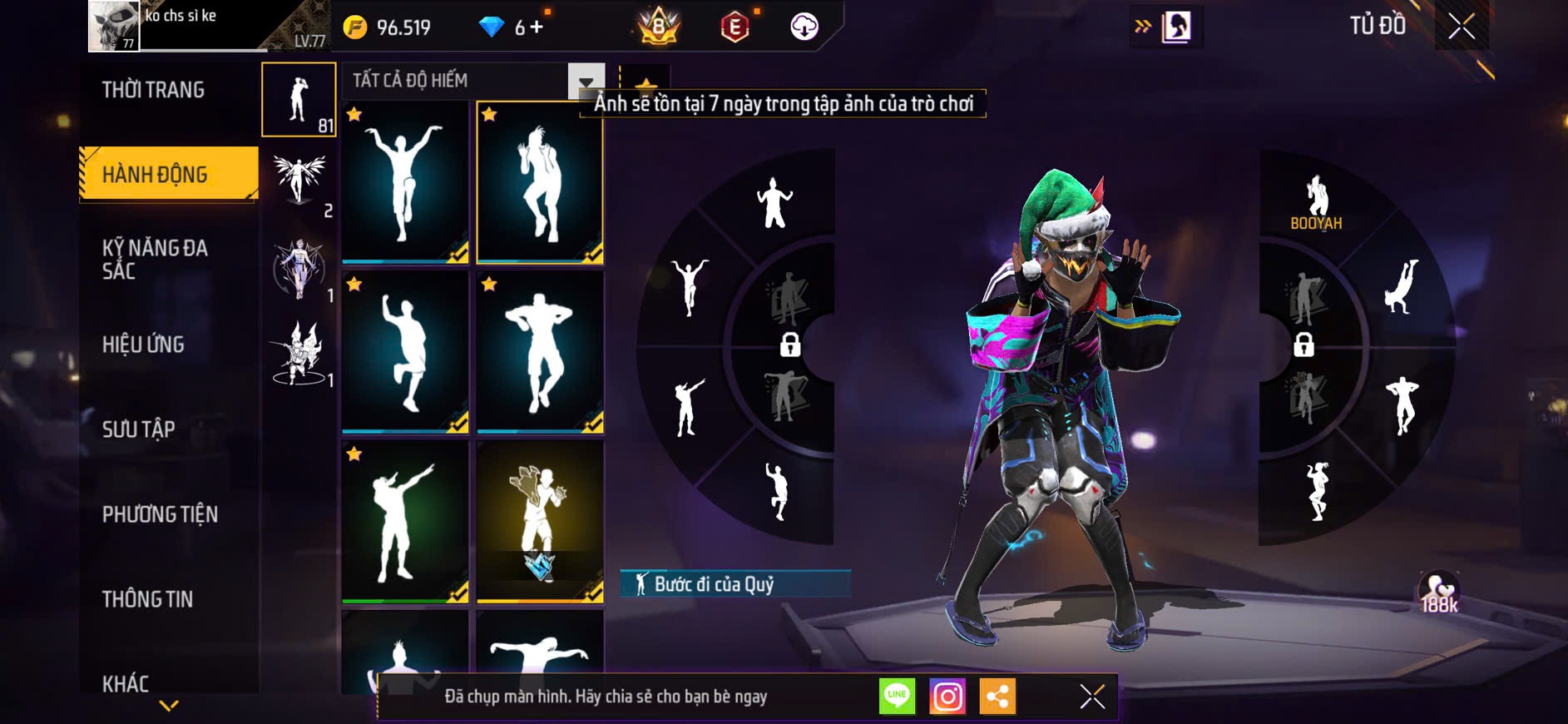Image resolution: width=1568 pixels, height=724 pixels.
Task: Tap the orange share icon
Action: tap(997, 697)
